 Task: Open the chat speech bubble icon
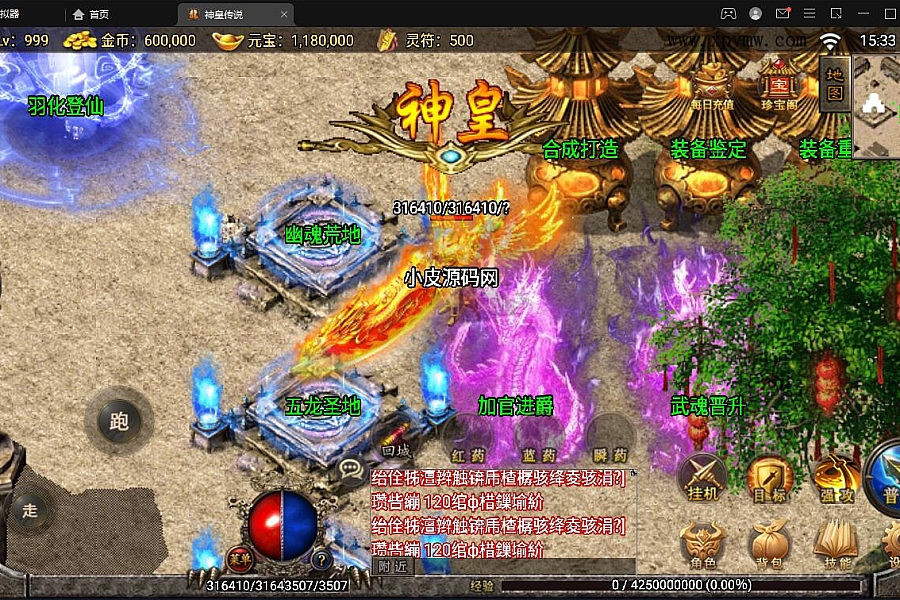pyautogui.click(x=352, y=469)
